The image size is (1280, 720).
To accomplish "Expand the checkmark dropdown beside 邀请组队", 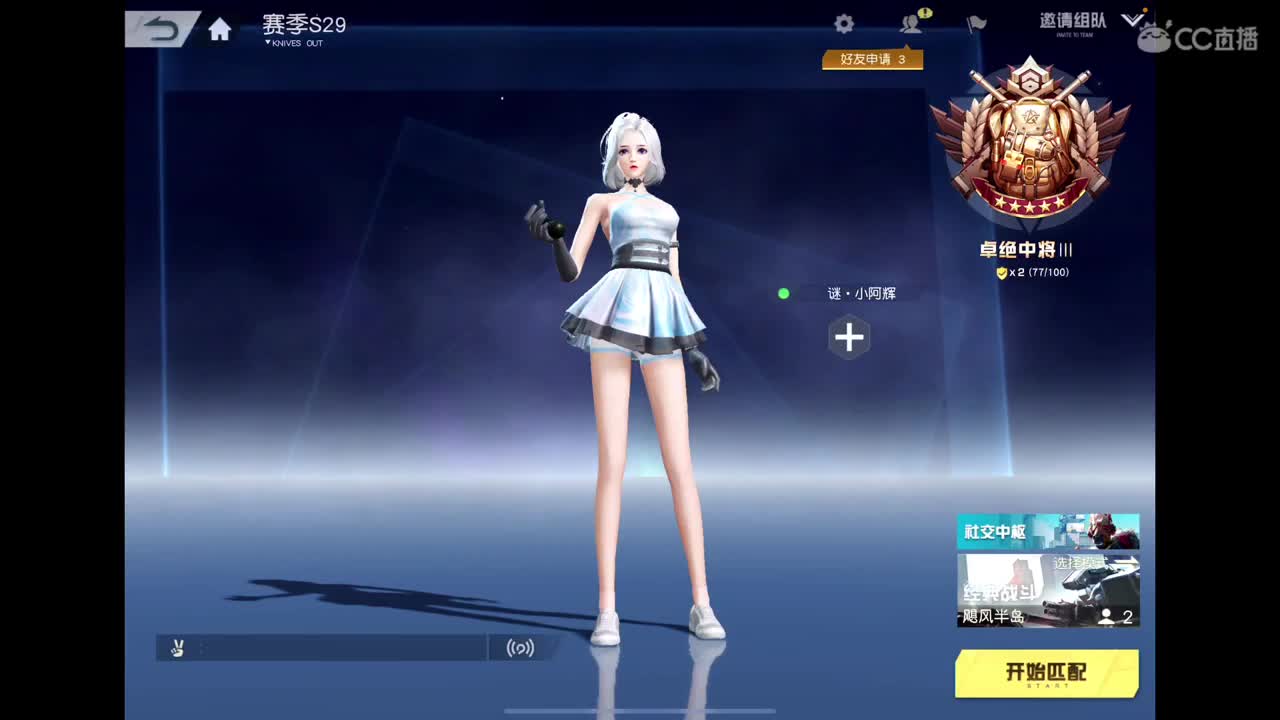I will tap(1133, 18).
